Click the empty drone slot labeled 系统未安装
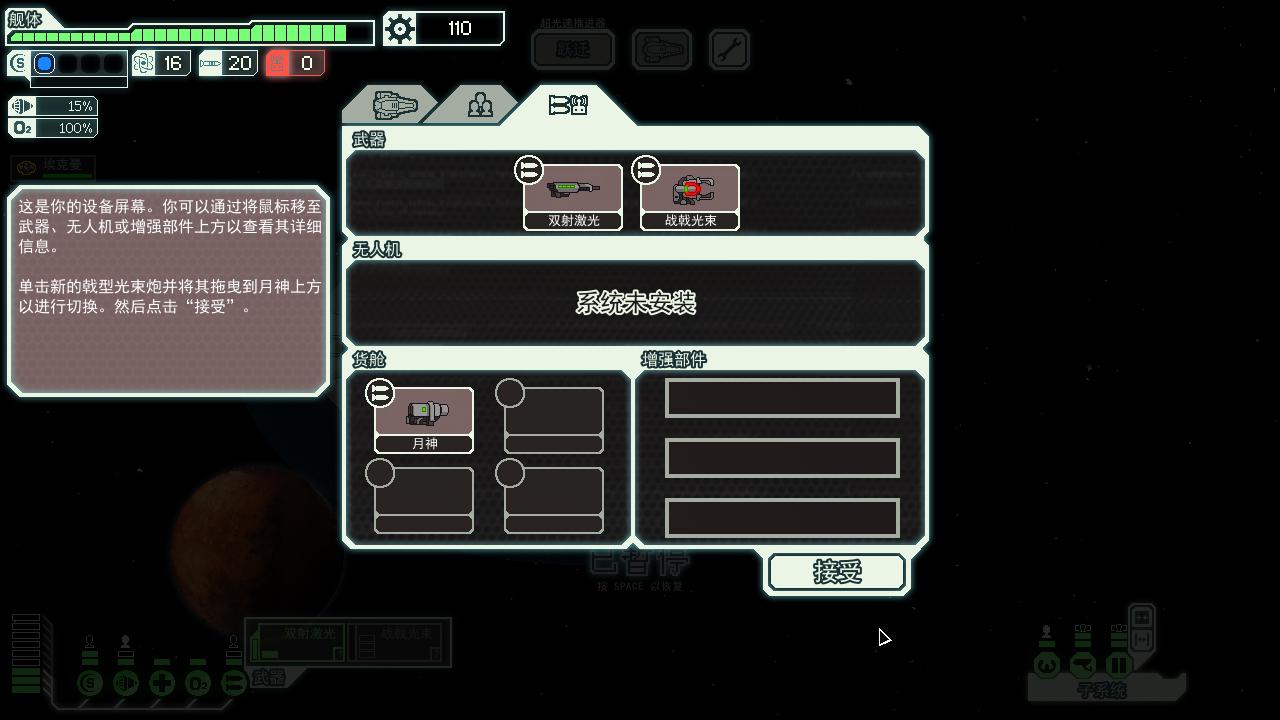1280x720 pixels. [636, 303]
